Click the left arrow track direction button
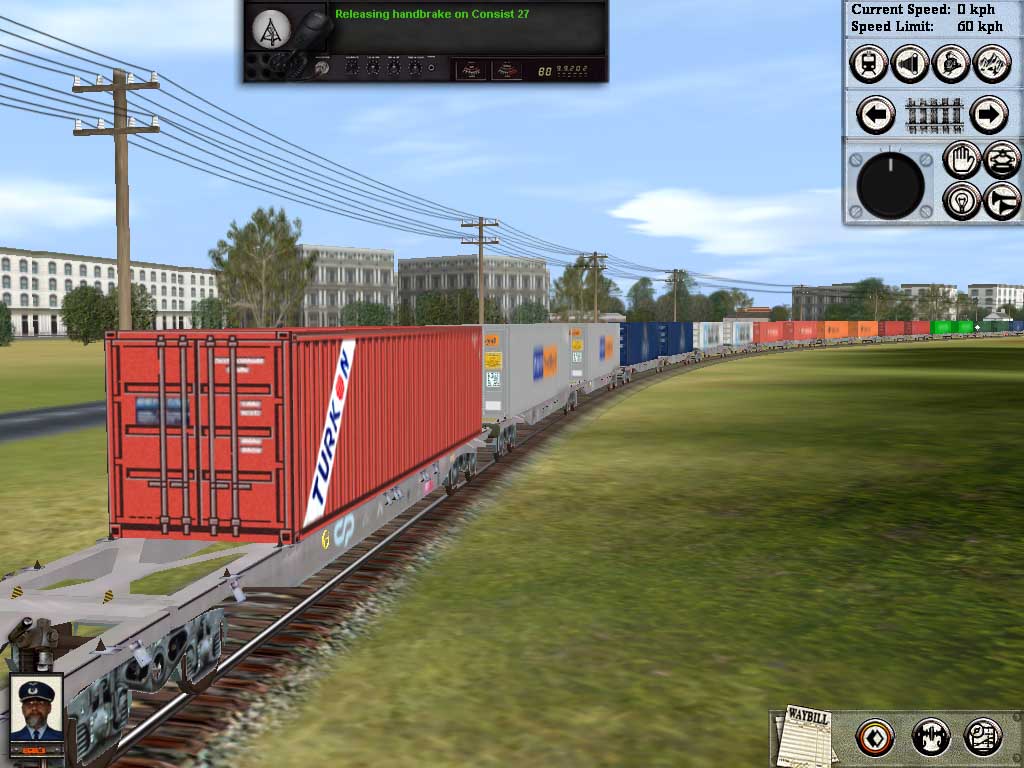The image size is (1024, 768). 876,115
